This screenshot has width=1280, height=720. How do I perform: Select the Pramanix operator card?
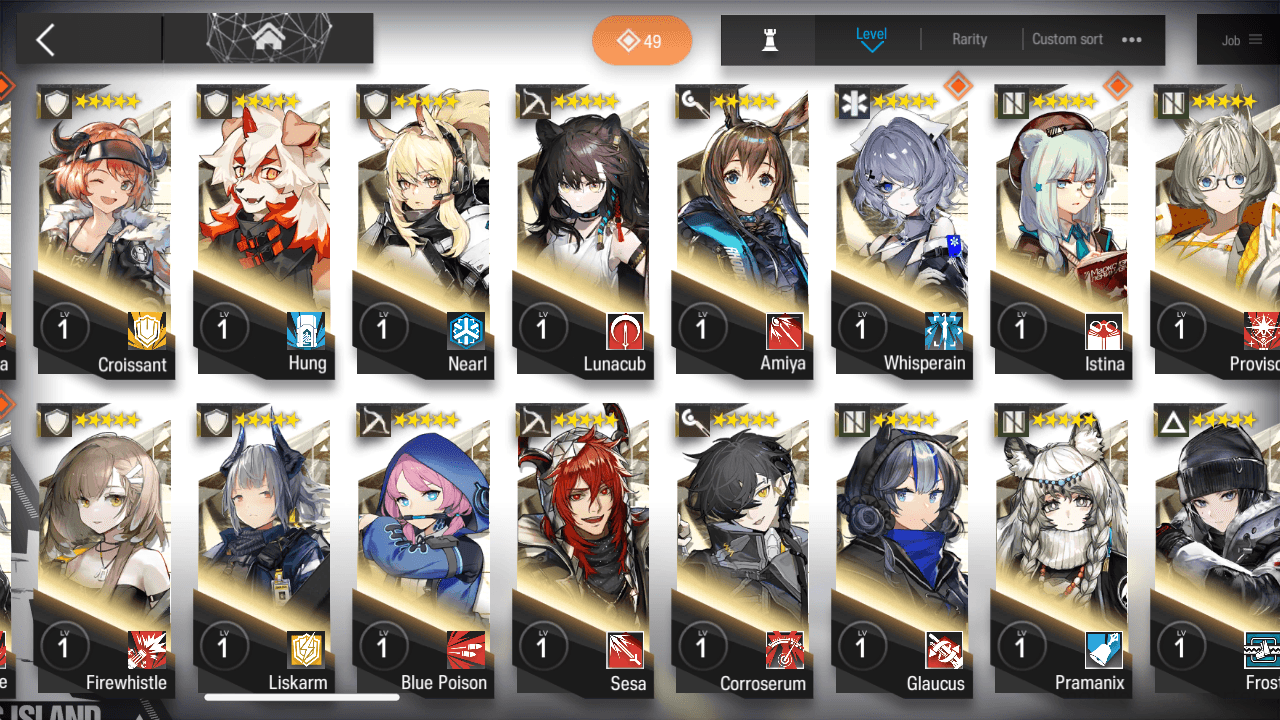pyautogui.click(x=1060, y=550)
